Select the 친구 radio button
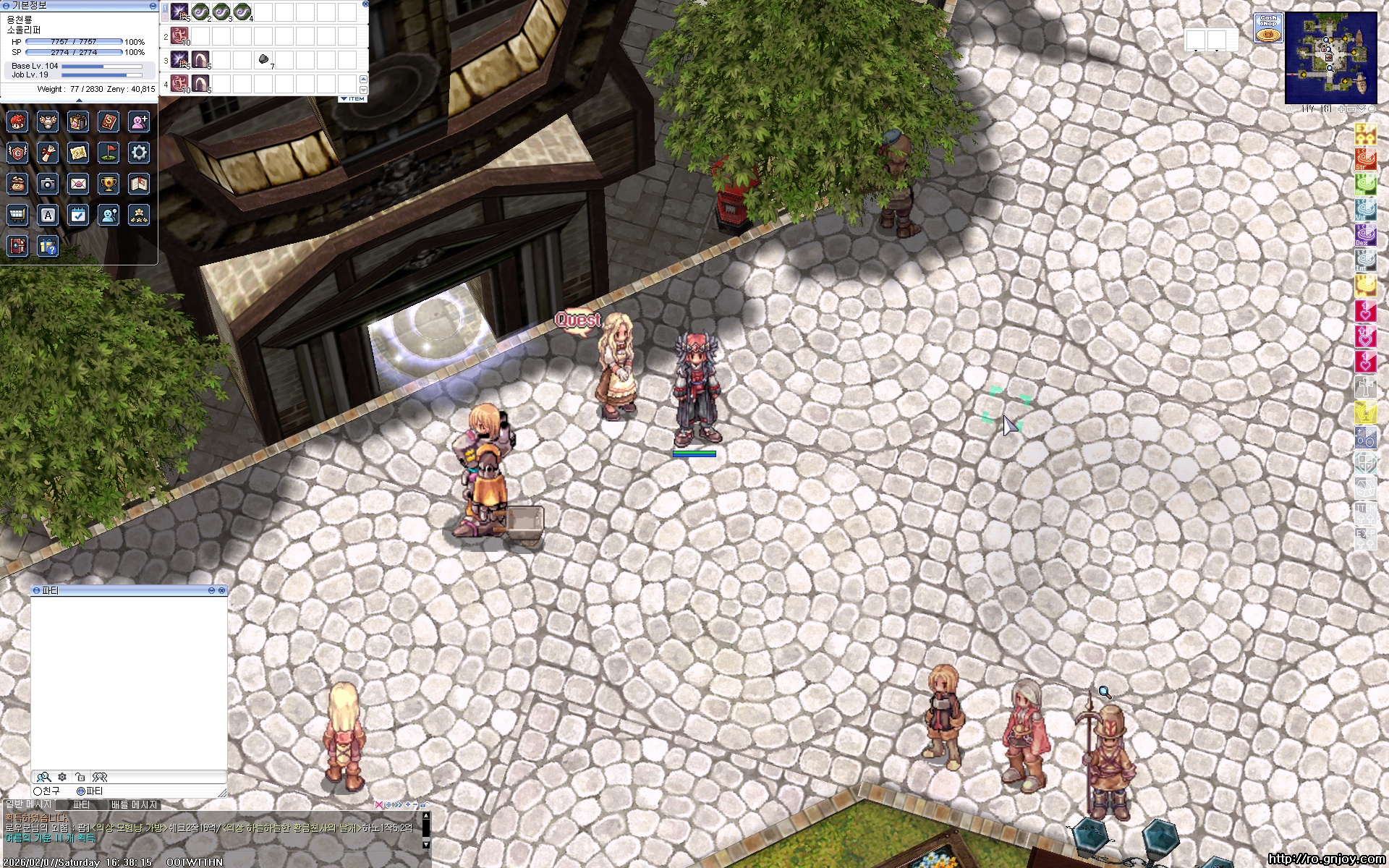This screenshot has width=1389, height=868. [38, 791]
